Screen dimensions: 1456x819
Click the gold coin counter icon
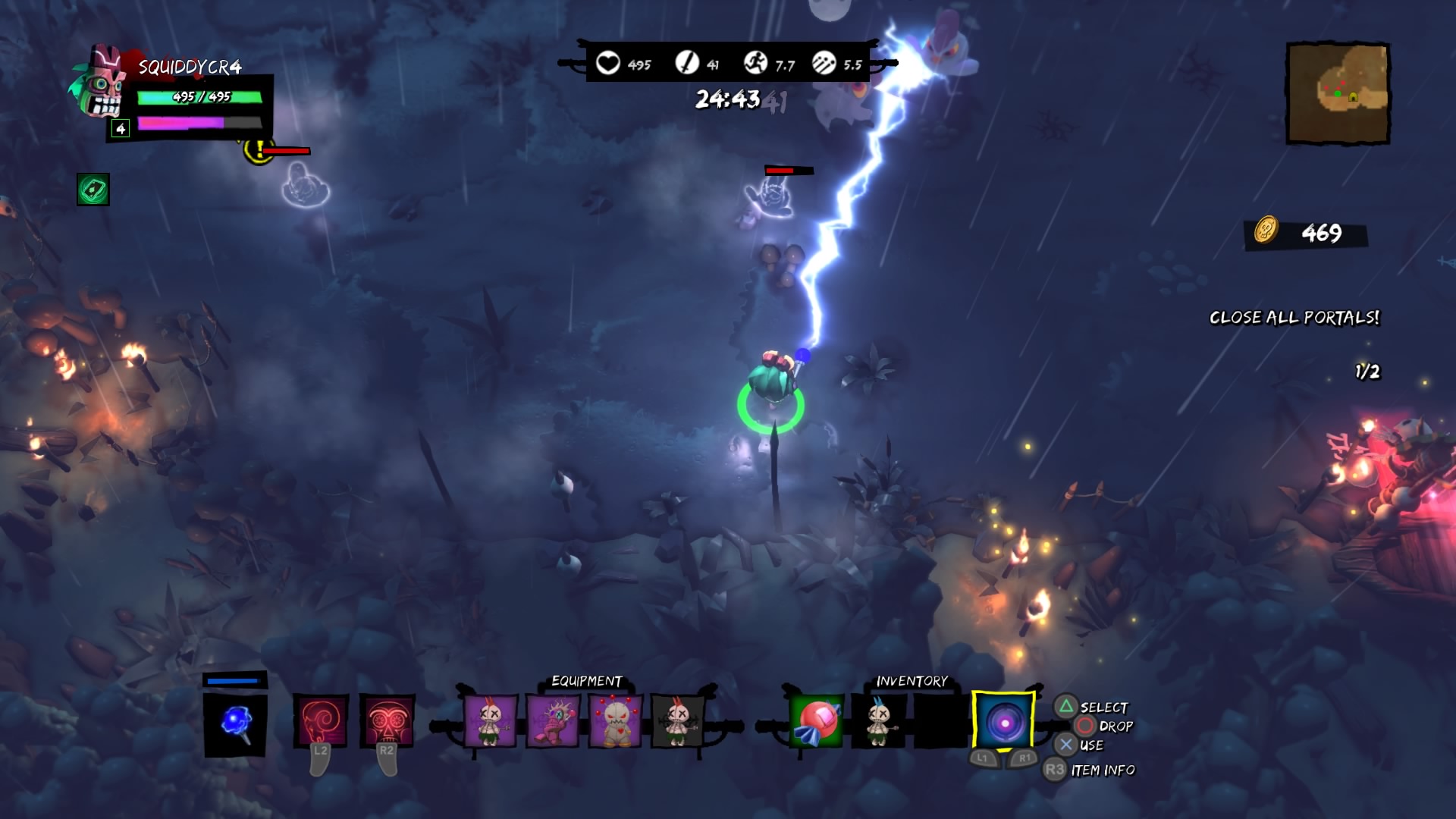coord(1266,230)
